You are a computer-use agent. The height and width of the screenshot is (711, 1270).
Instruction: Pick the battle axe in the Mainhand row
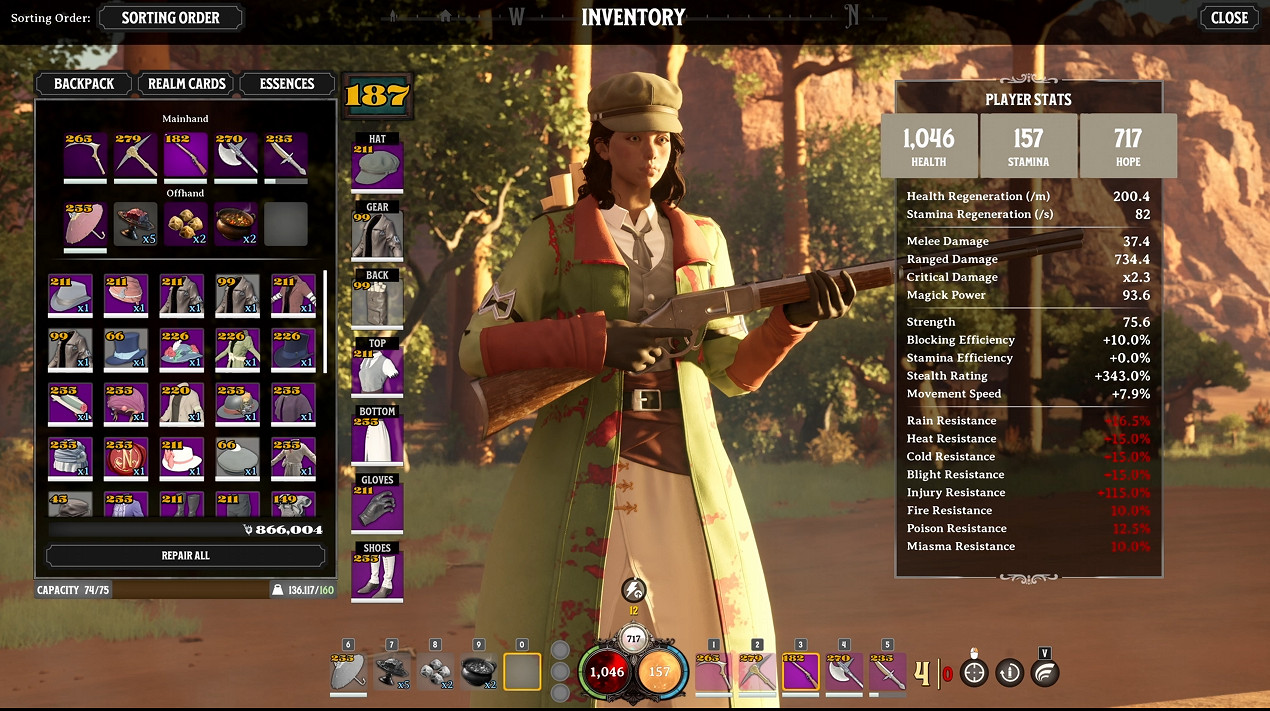[x=236, y=155]
